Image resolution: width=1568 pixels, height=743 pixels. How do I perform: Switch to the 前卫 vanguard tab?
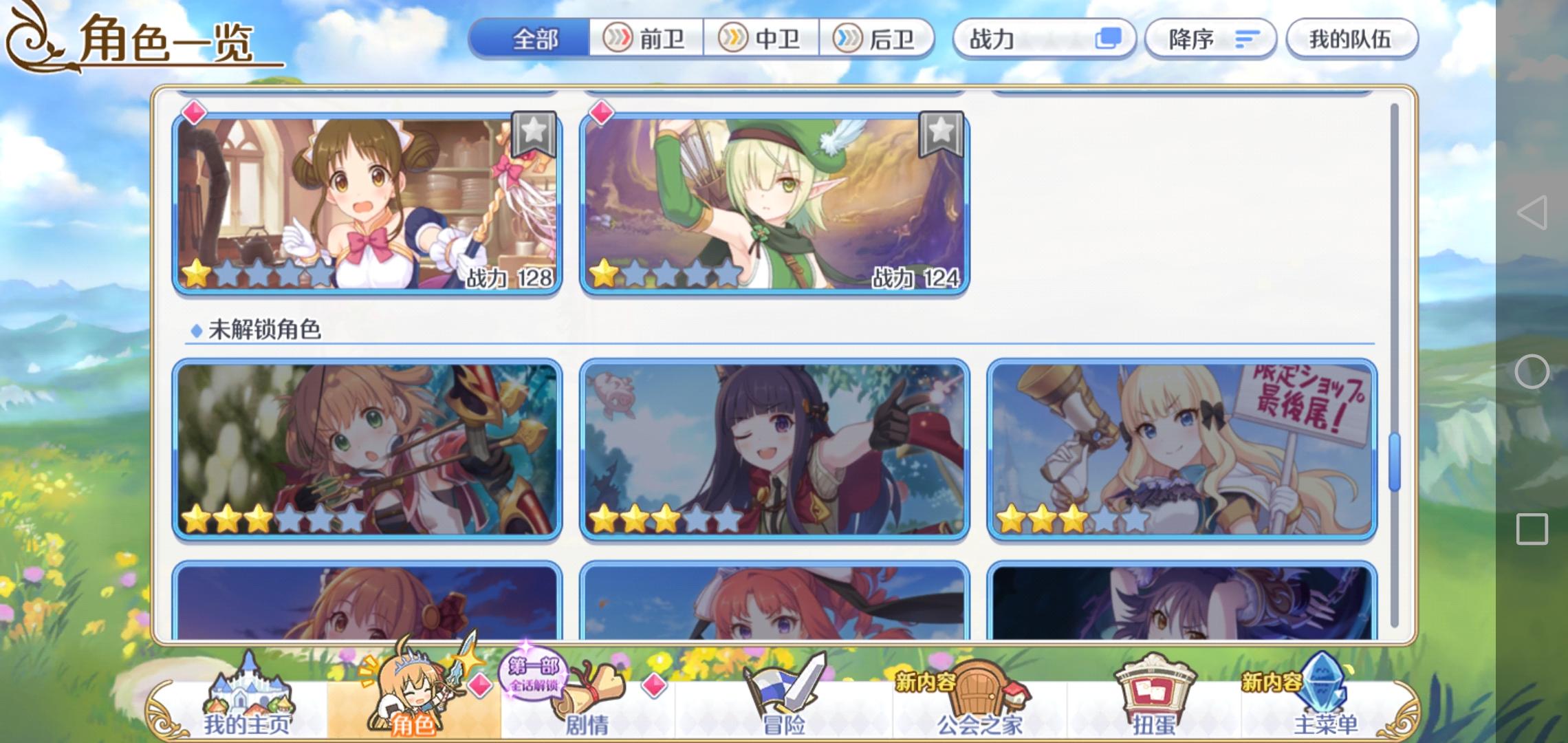(x=645, y=39)
